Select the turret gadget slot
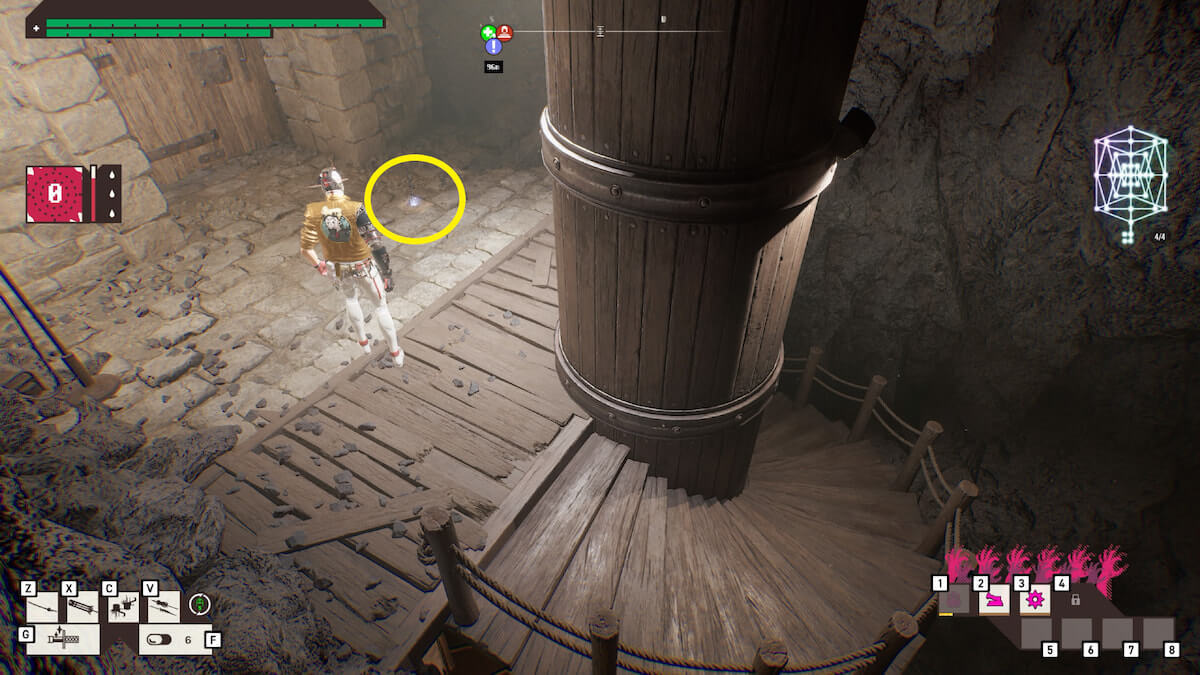The height and width of the screenshot is (675, 1200). (x=123, y=607)
